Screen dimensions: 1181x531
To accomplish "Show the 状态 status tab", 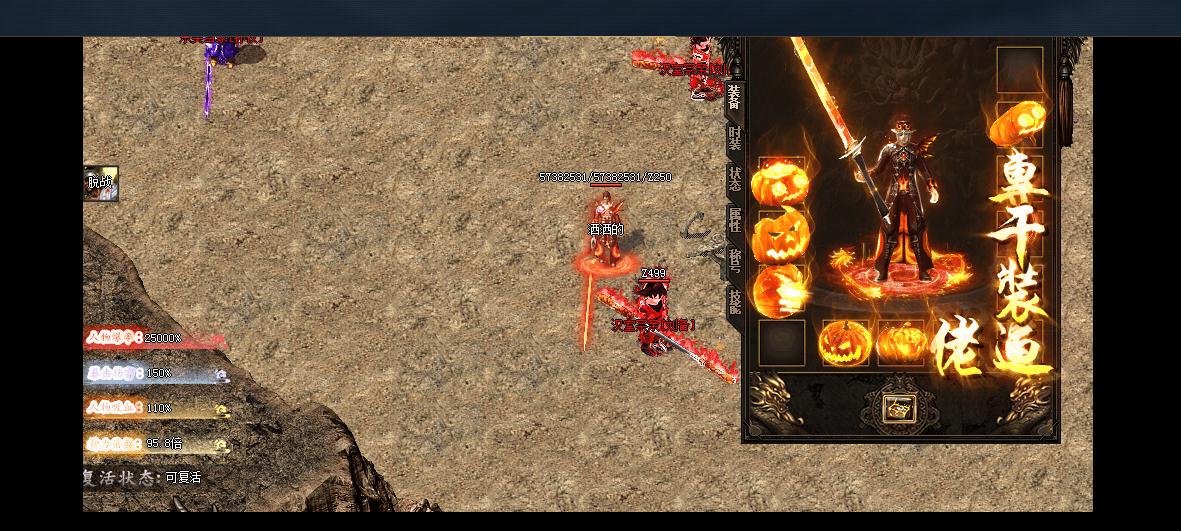I will [x=734, y=180].
